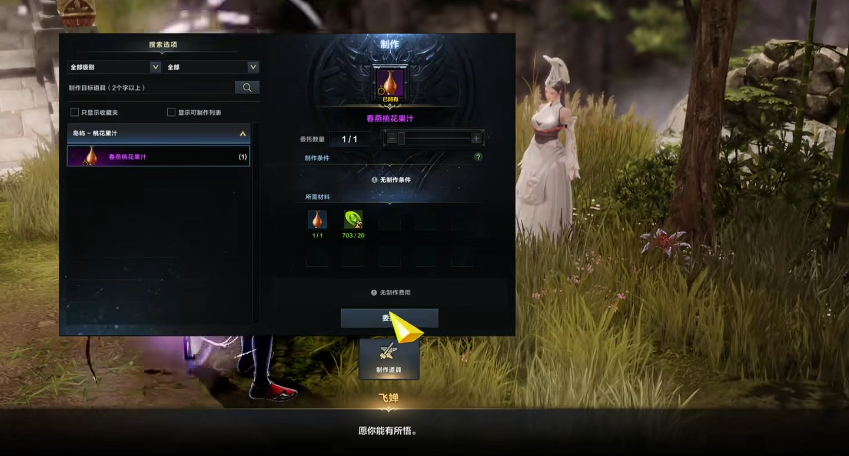Increase commission quantity with the plus button

point(476,139)
